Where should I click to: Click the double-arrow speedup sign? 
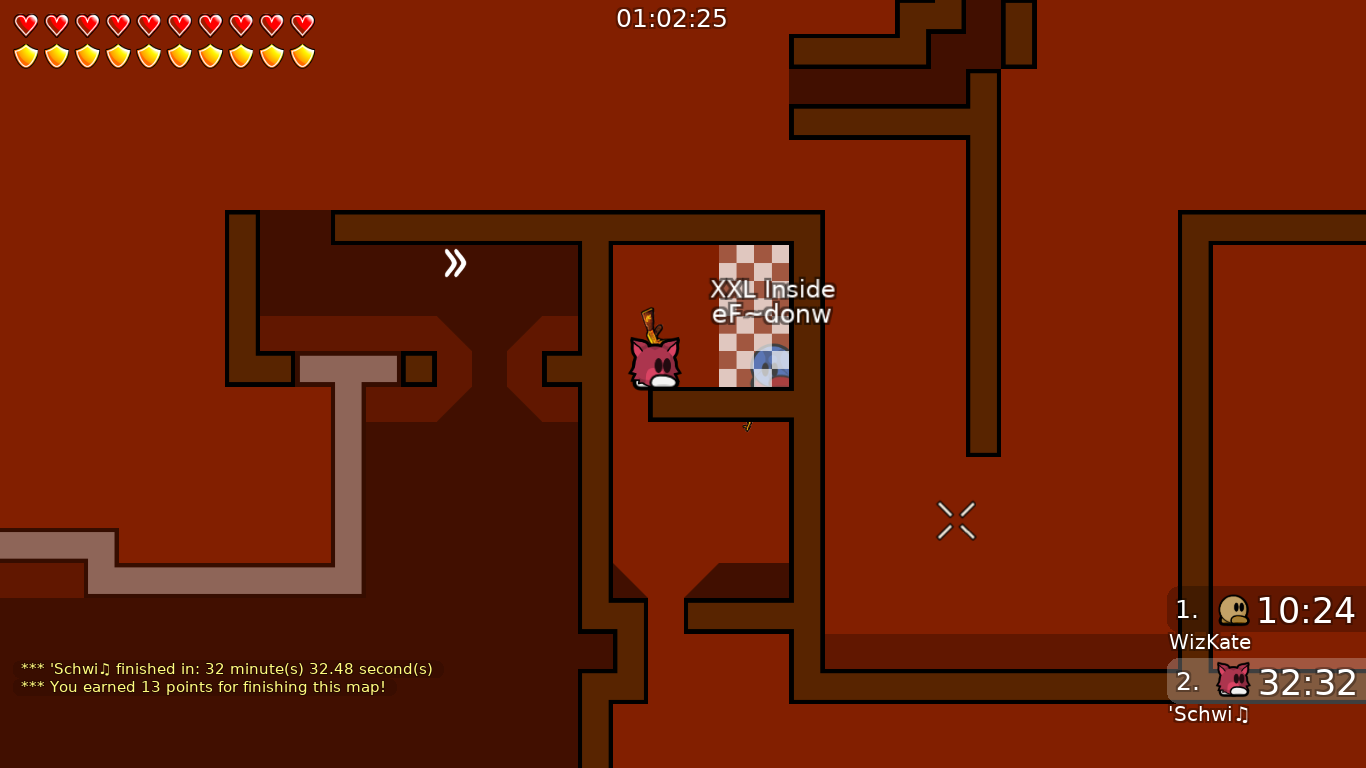click(456, 263)
